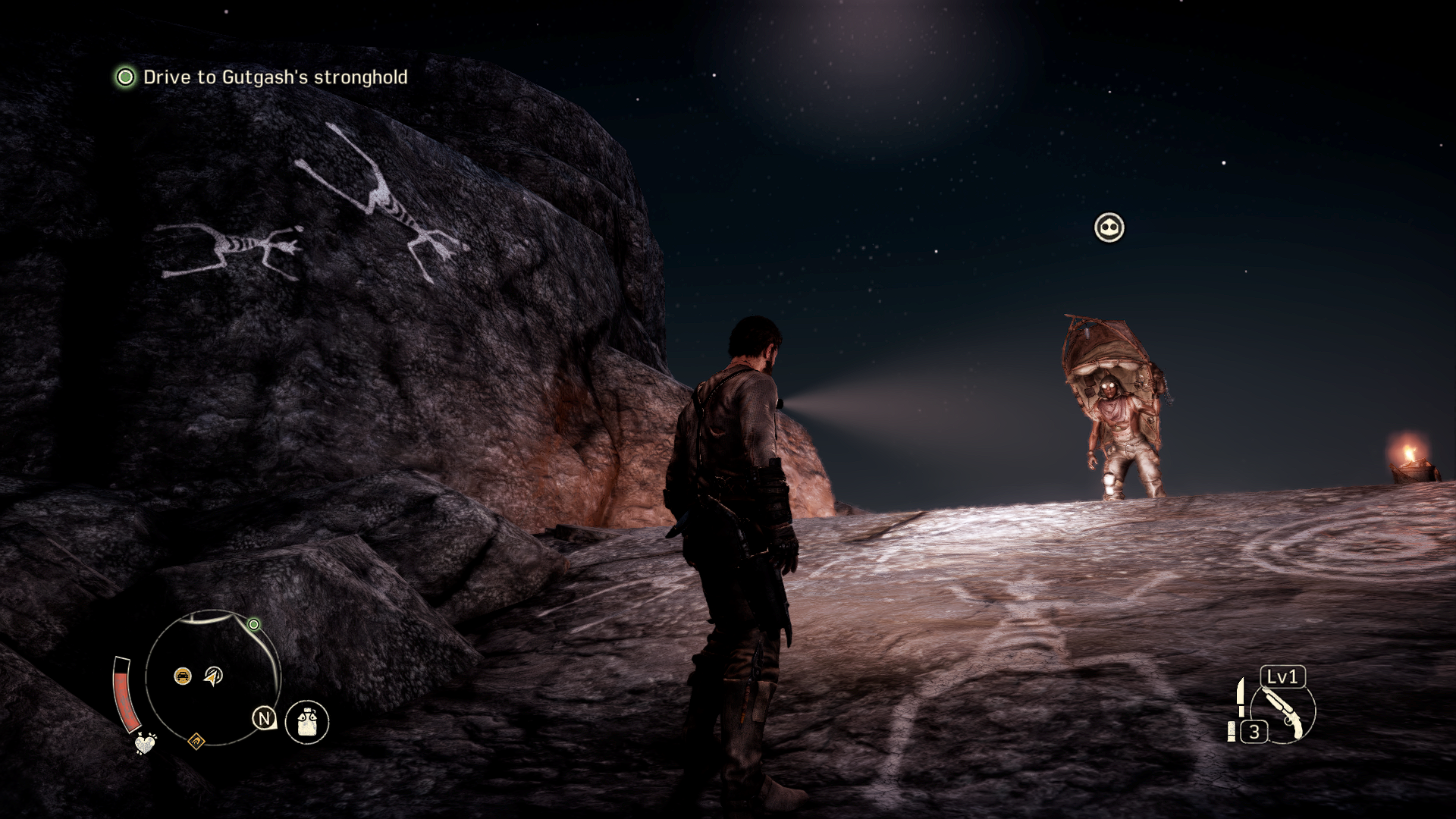
Task: Select the water canteen icon
Action: (307, 720)
